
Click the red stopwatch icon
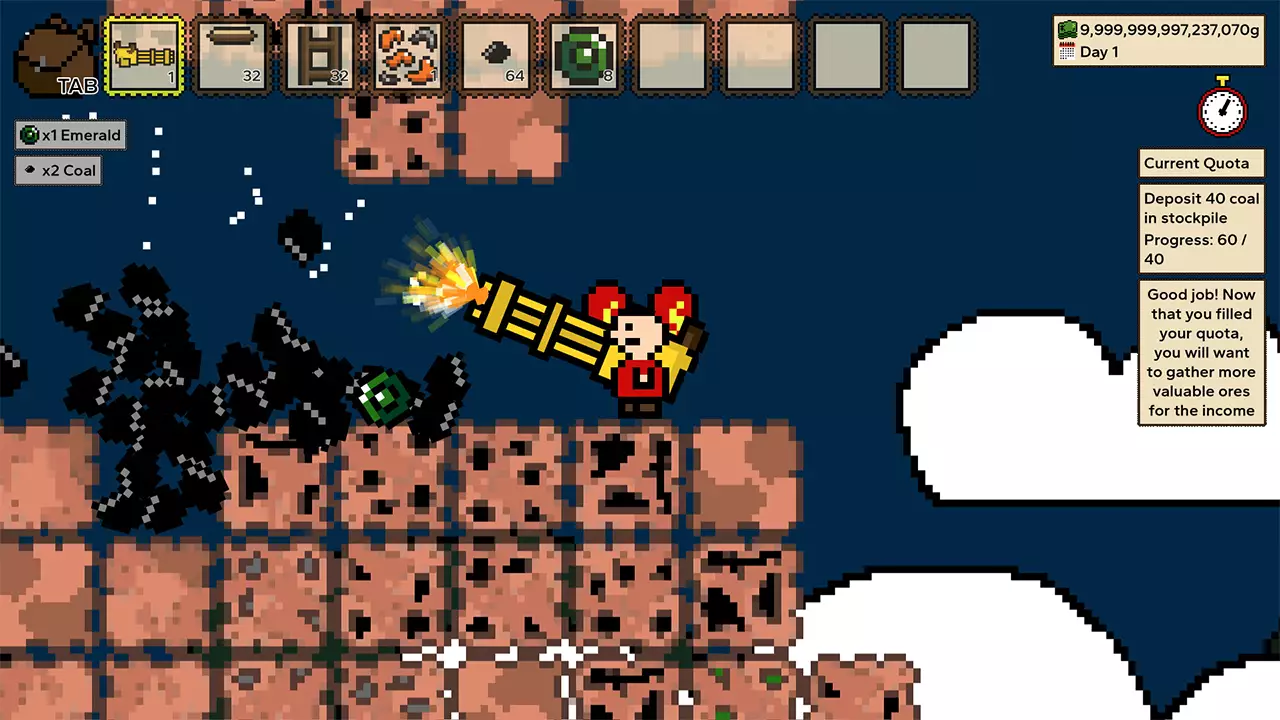[1222, 108]
